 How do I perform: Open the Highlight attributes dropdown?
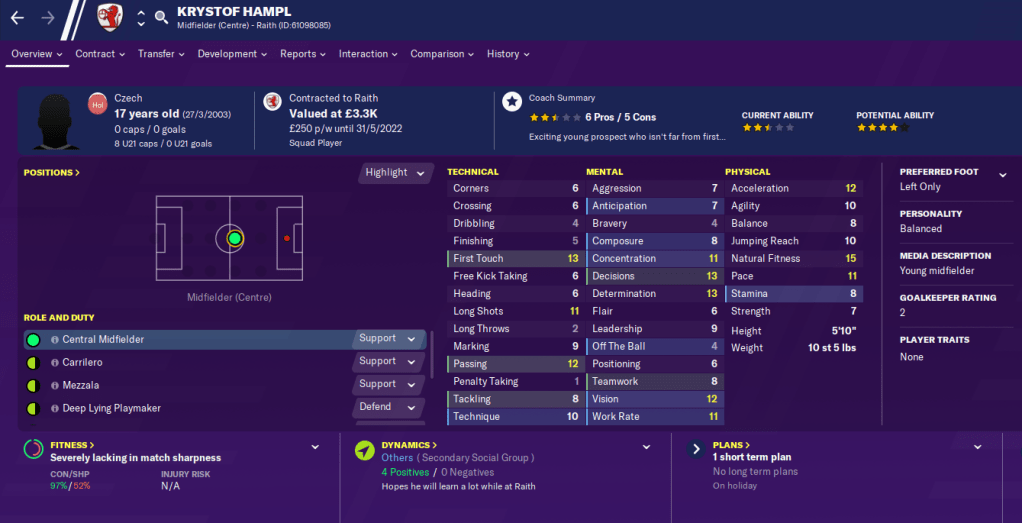point(395,173)
